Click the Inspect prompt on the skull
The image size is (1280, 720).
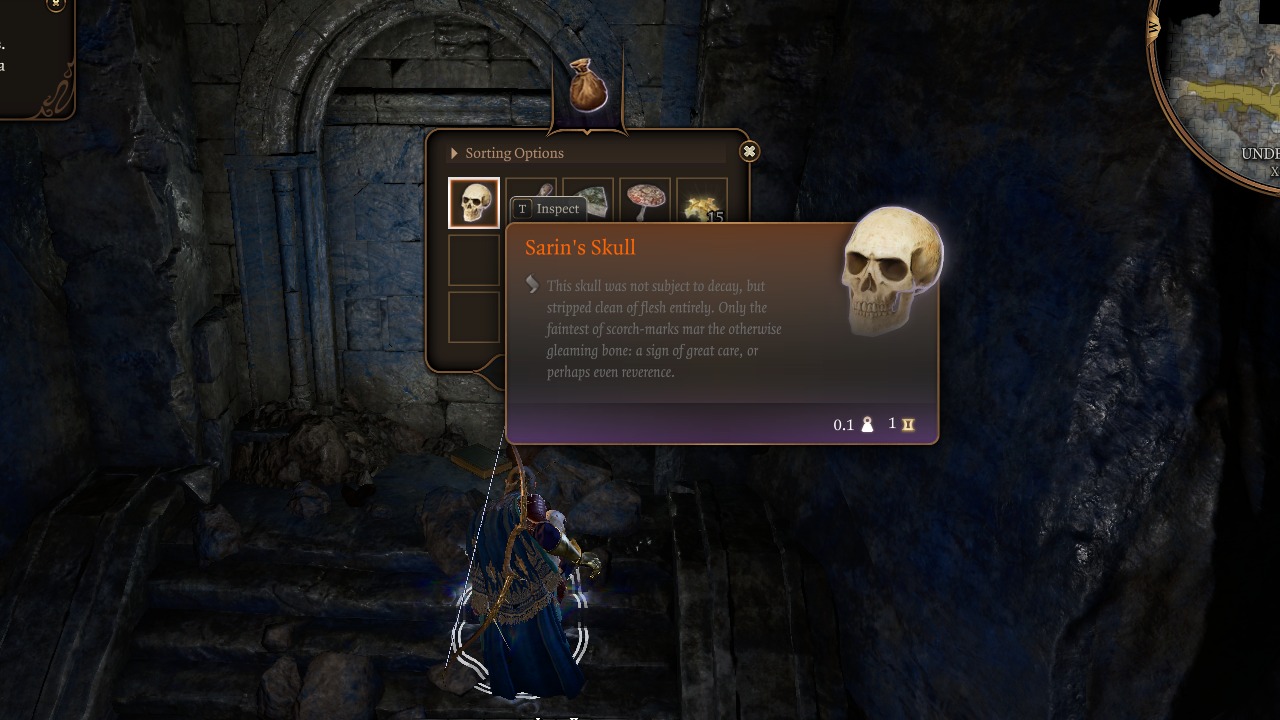click(x=545, y=209)
